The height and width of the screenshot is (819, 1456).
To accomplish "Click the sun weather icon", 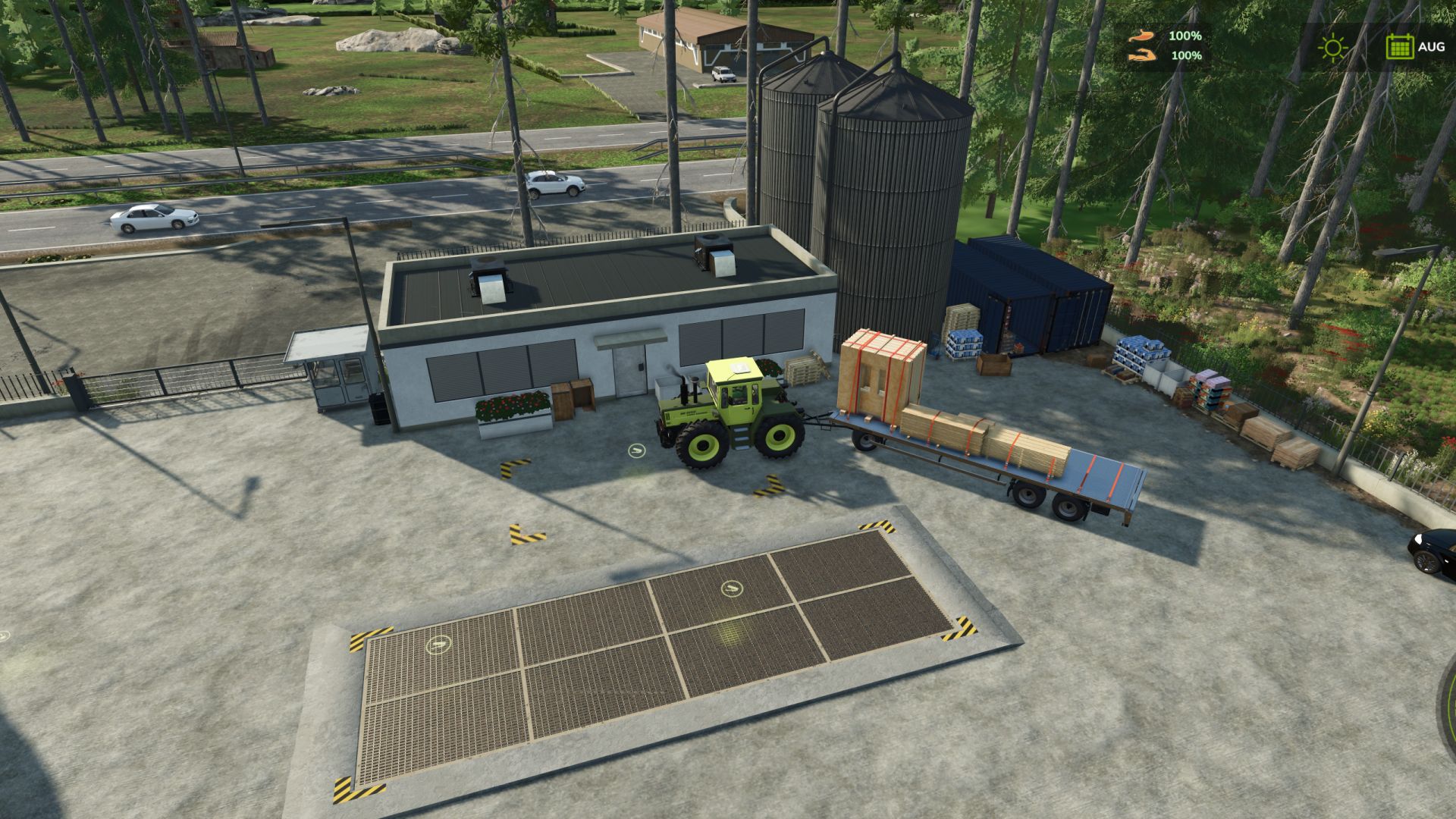I will pos(1332,48).
